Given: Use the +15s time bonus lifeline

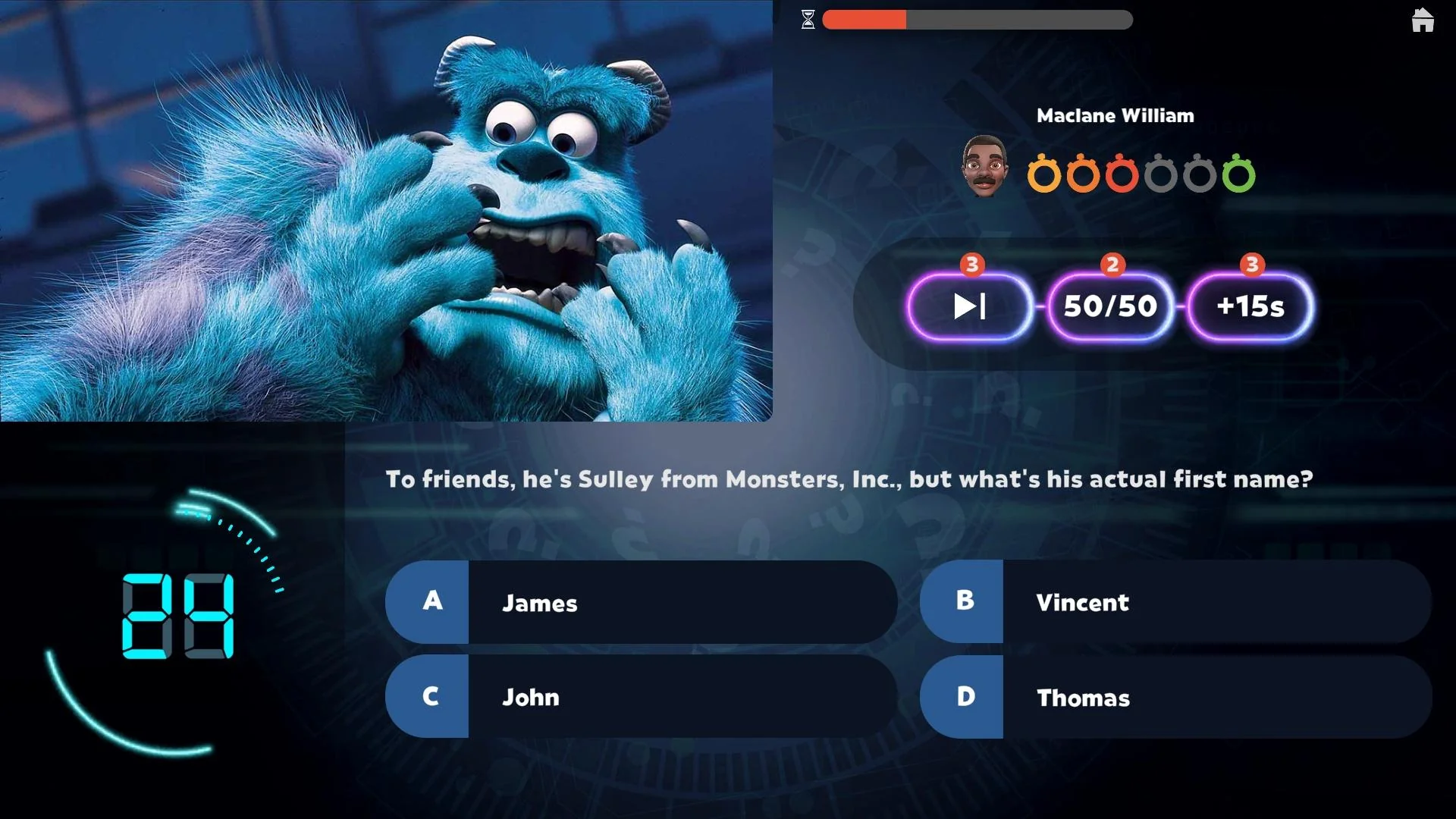Looking at the screenshot, I should 1248,306.
